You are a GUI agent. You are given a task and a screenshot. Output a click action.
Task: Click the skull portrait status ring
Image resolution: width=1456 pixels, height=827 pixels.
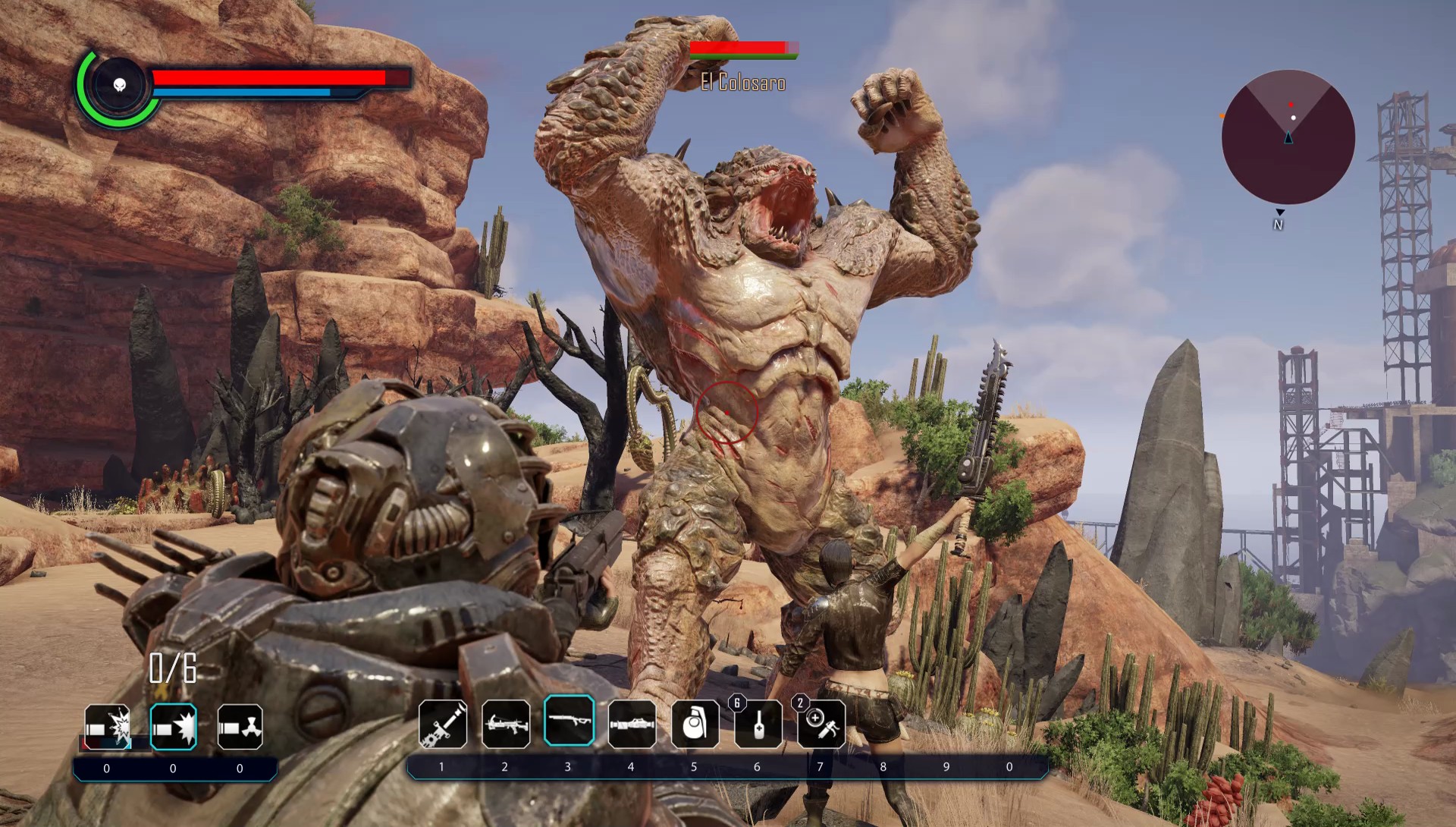(x=118, y=85)
